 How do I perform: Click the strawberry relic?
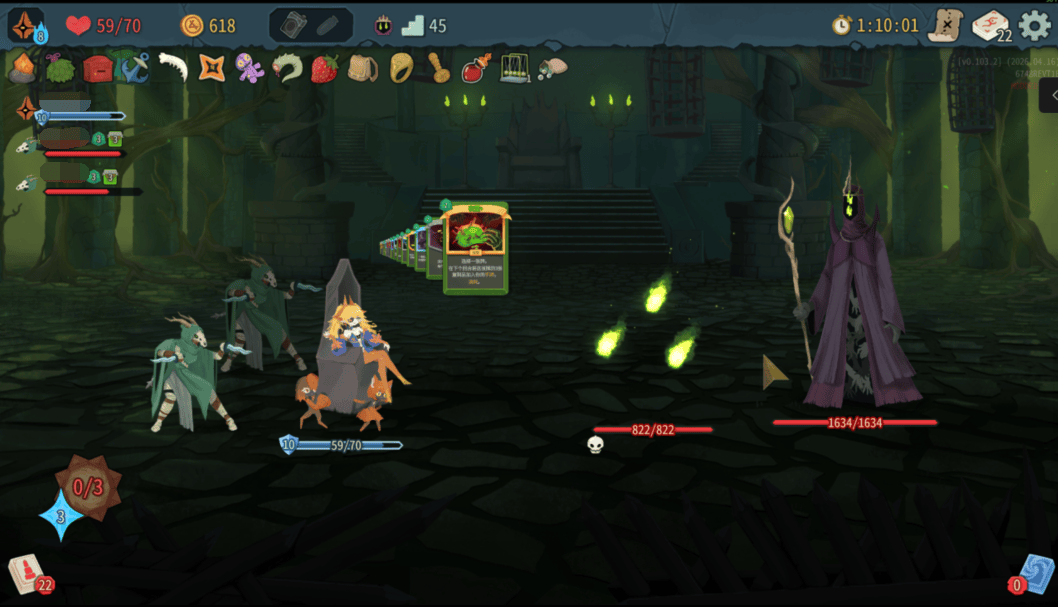(324, 68)
